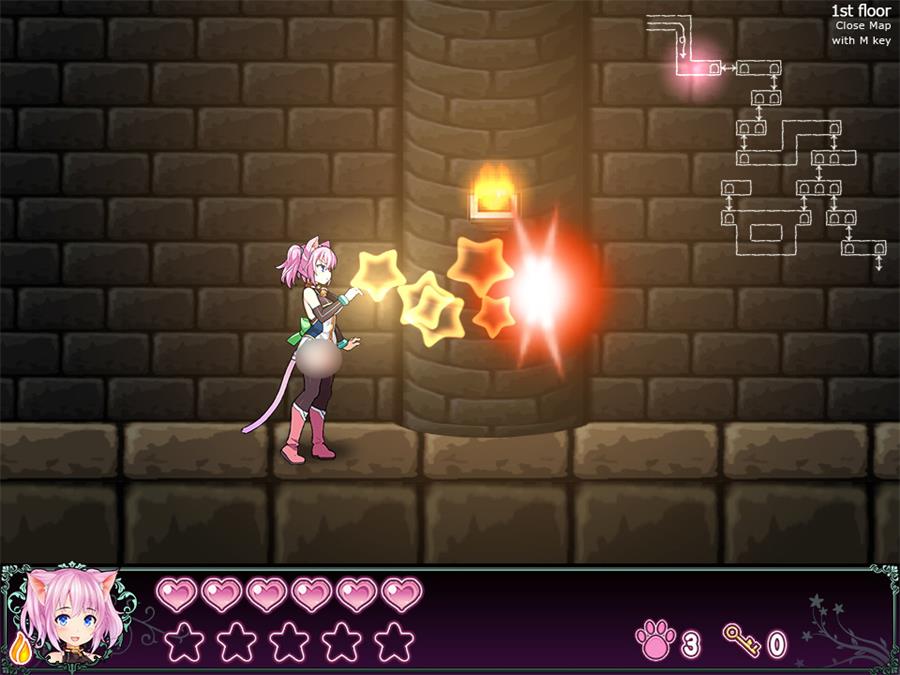Viewport: 900px width, 675px height.
Task: Click the cat-girl character portrait
Action: [x=72, y=614]
